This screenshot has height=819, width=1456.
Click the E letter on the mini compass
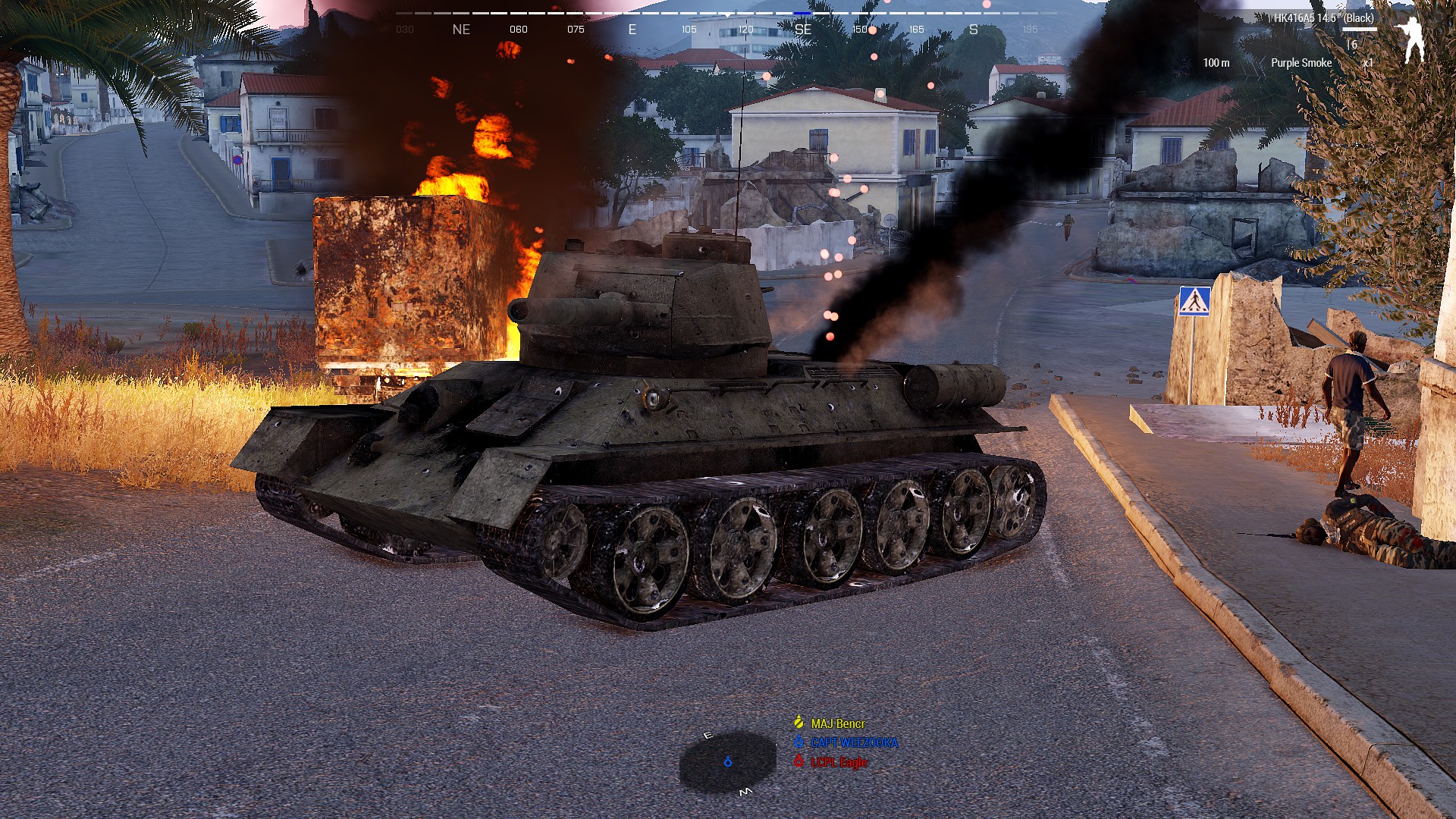pyautogui.click(x=708, y=735)
